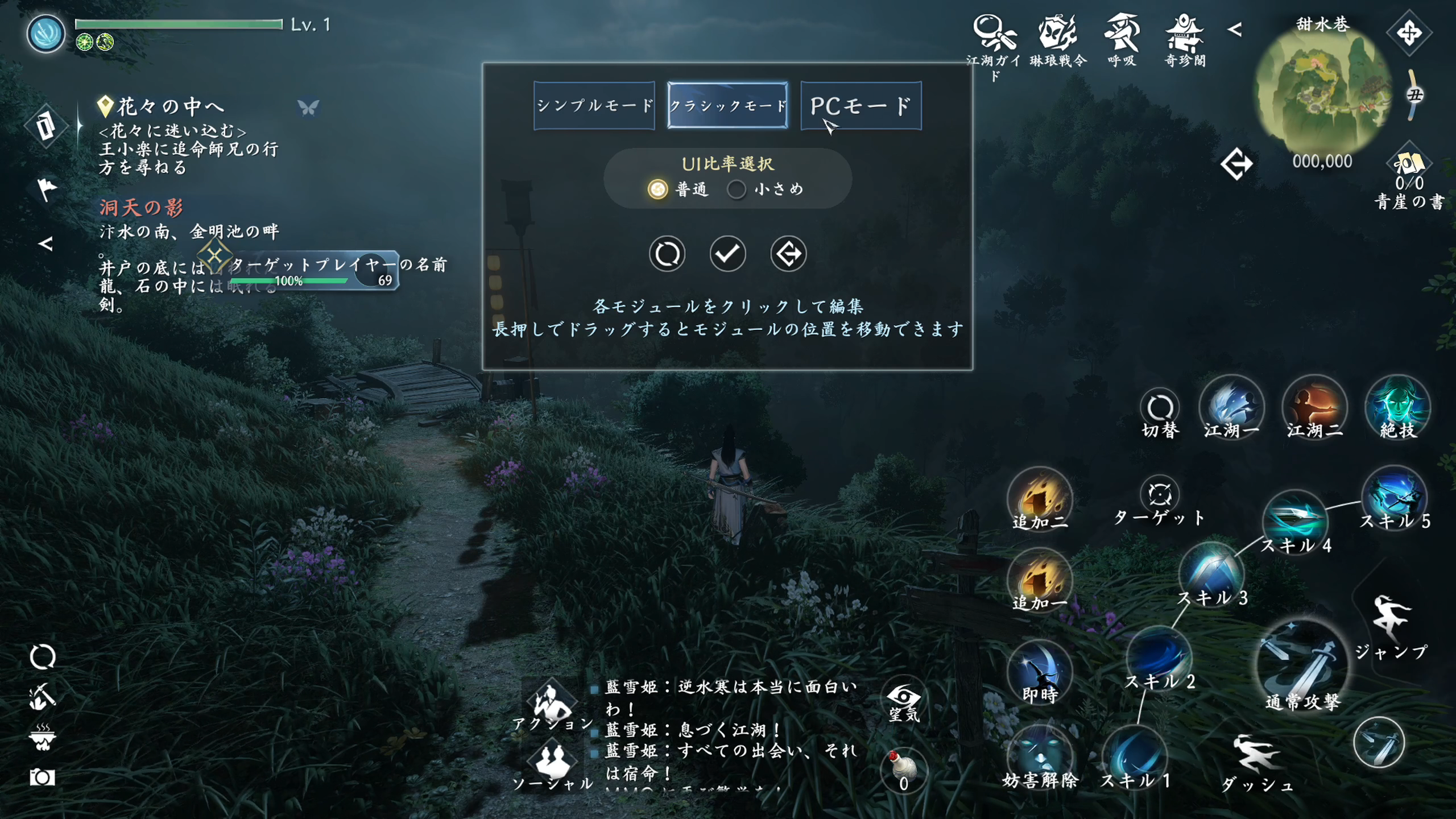This screenshot has height=819, width=1456.
Task: Switch to the シンプルモード tab
Action: 594,106
